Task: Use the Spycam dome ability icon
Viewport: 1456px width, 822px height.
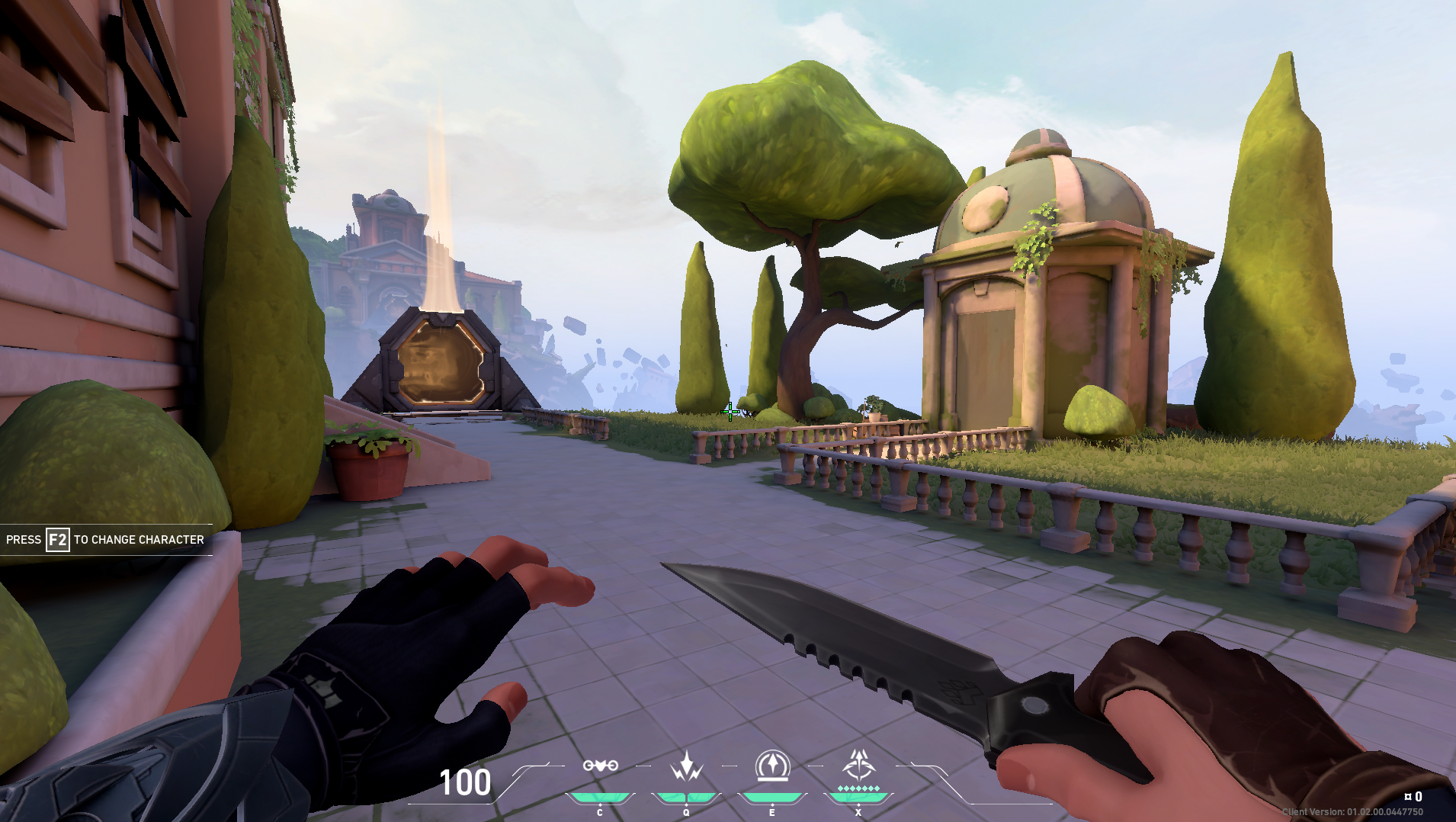Action: (x=772, y=766)
